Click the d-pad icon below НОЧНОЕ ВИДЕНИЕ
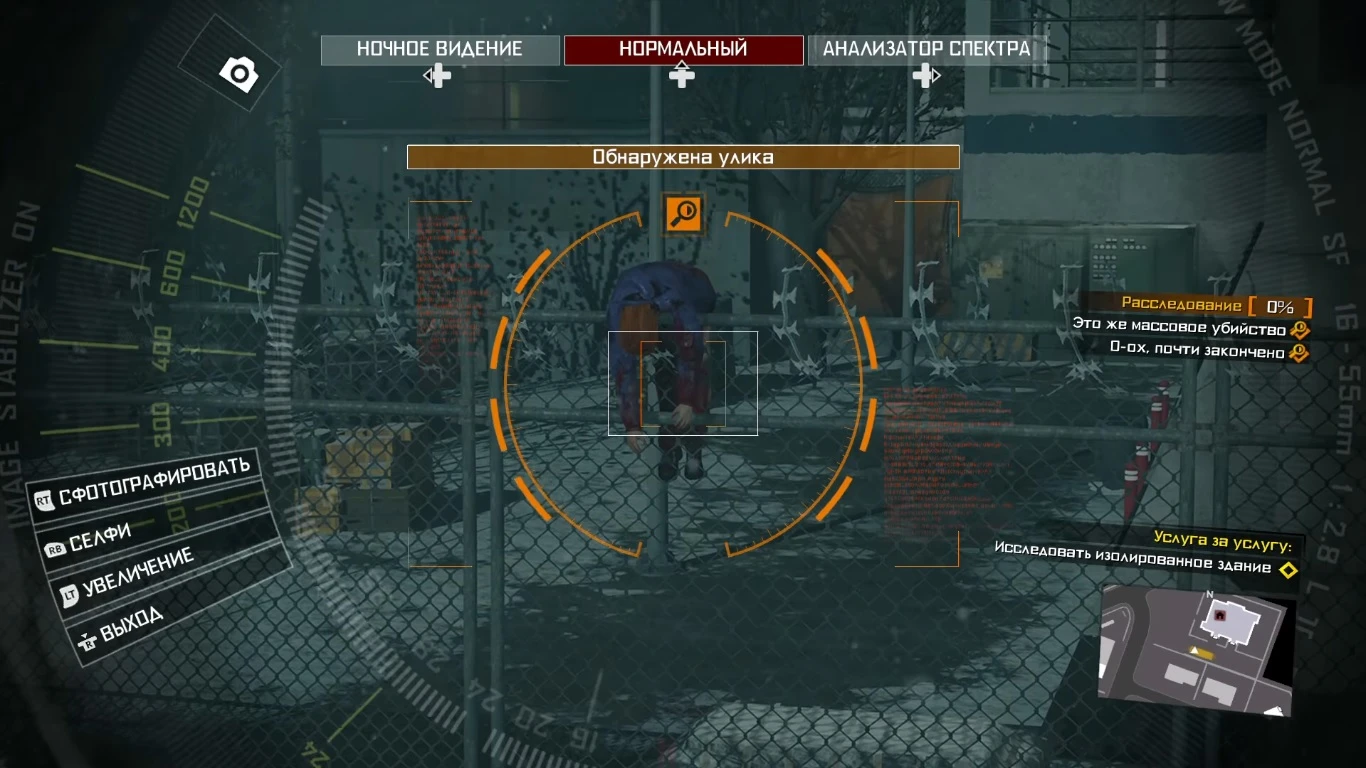This screenshot has height=768, width=1366. [437, 74]
